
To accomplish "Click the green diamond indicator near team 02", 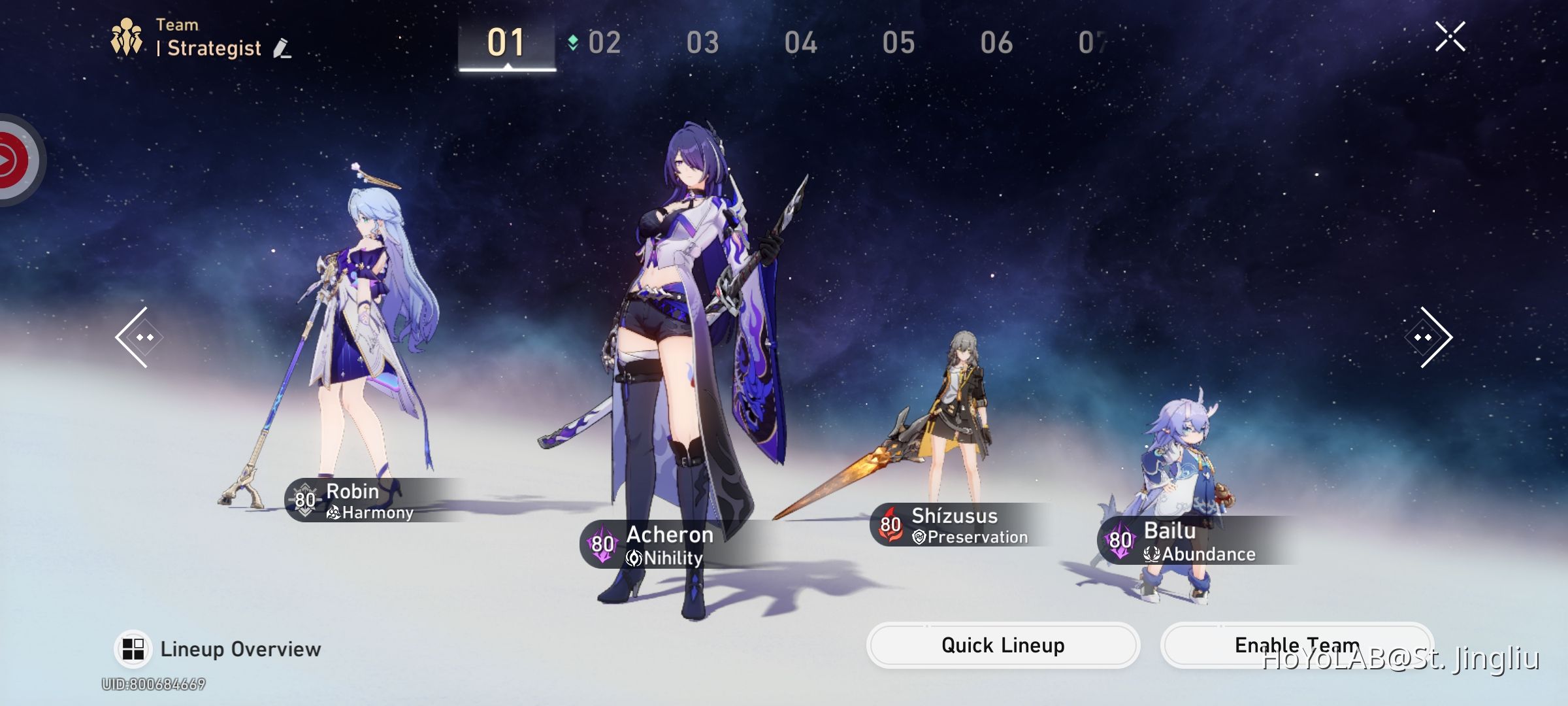I will click(573, 41).
